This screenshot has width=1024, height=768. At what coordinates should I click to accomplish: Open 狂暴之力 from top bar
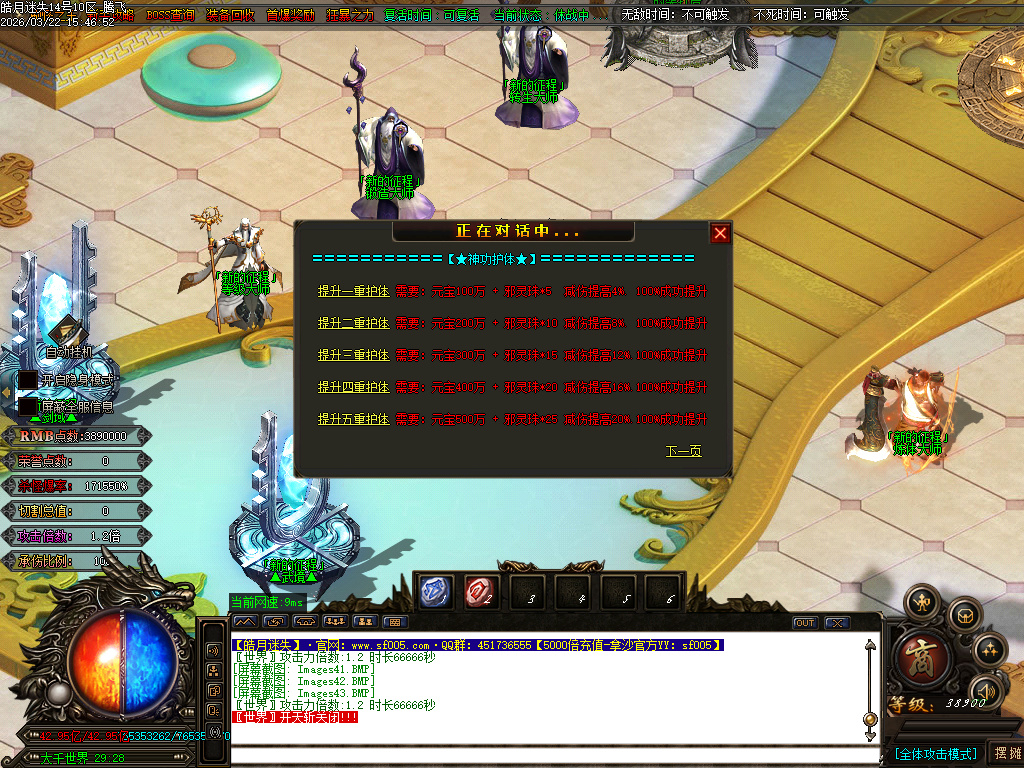(x=350, y=15)
